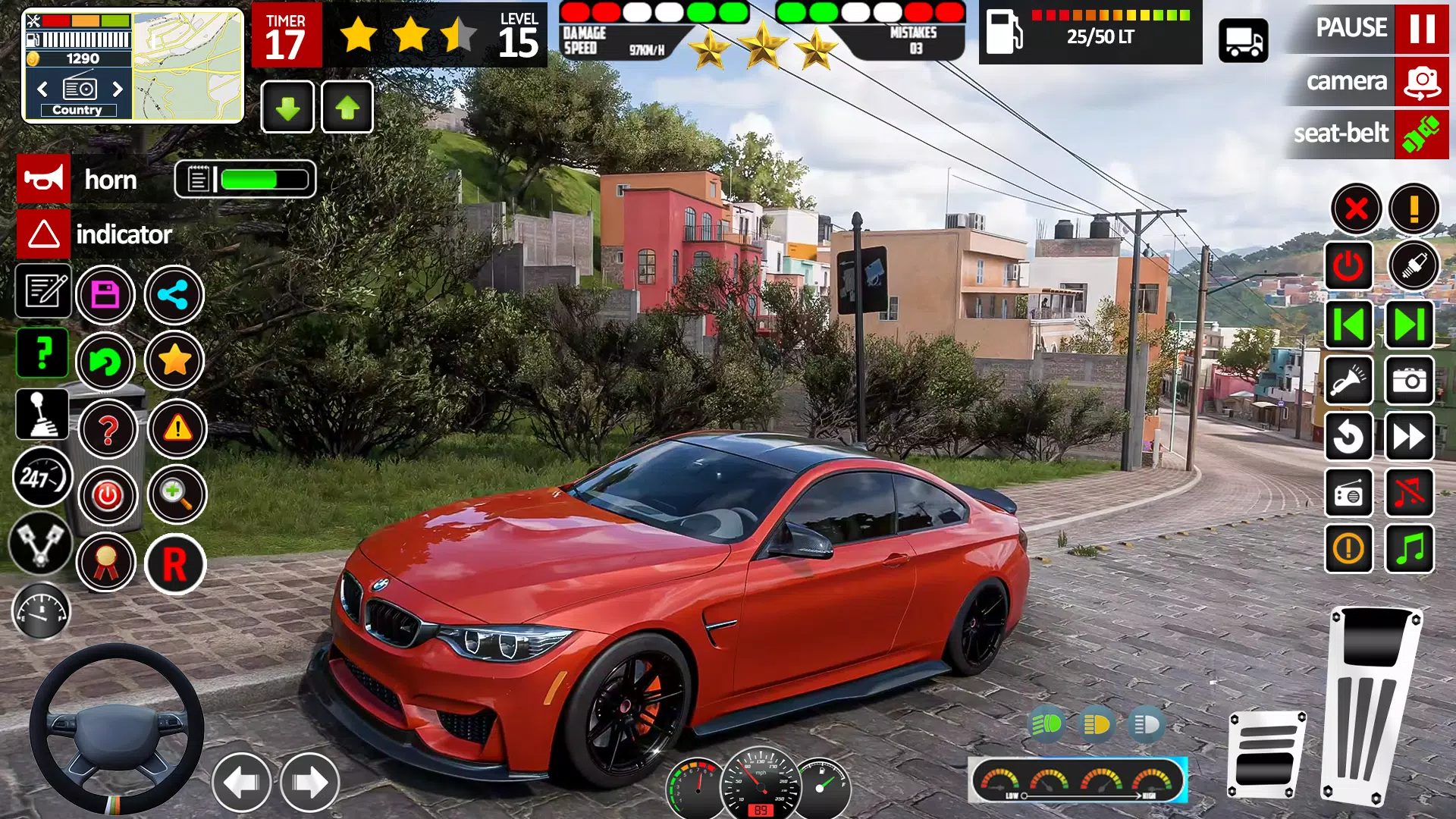Switch view using the camera button

click(x=1420, y=81)
